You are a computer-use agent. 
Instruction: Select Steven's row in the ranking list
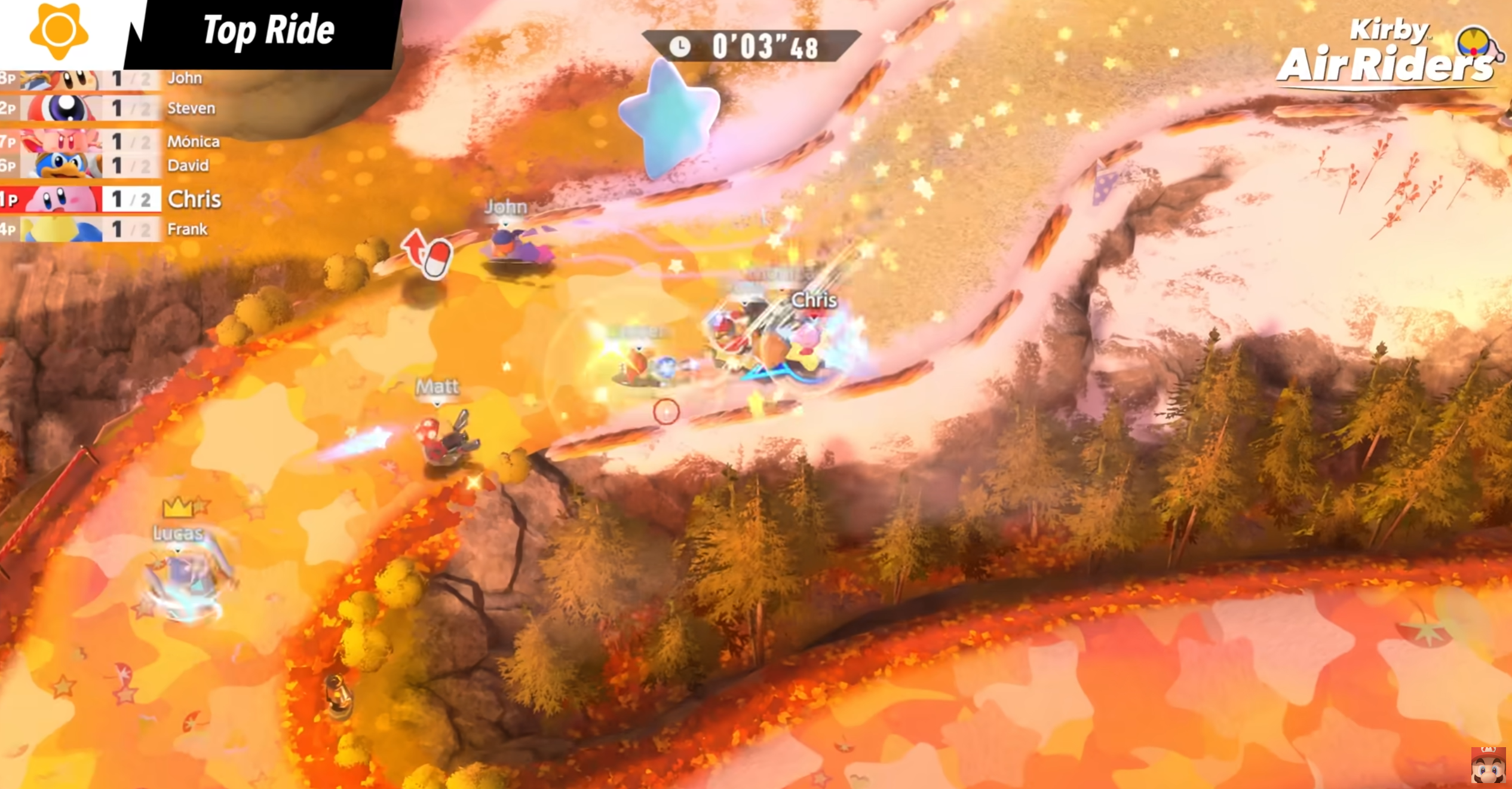tap(108, 108)
